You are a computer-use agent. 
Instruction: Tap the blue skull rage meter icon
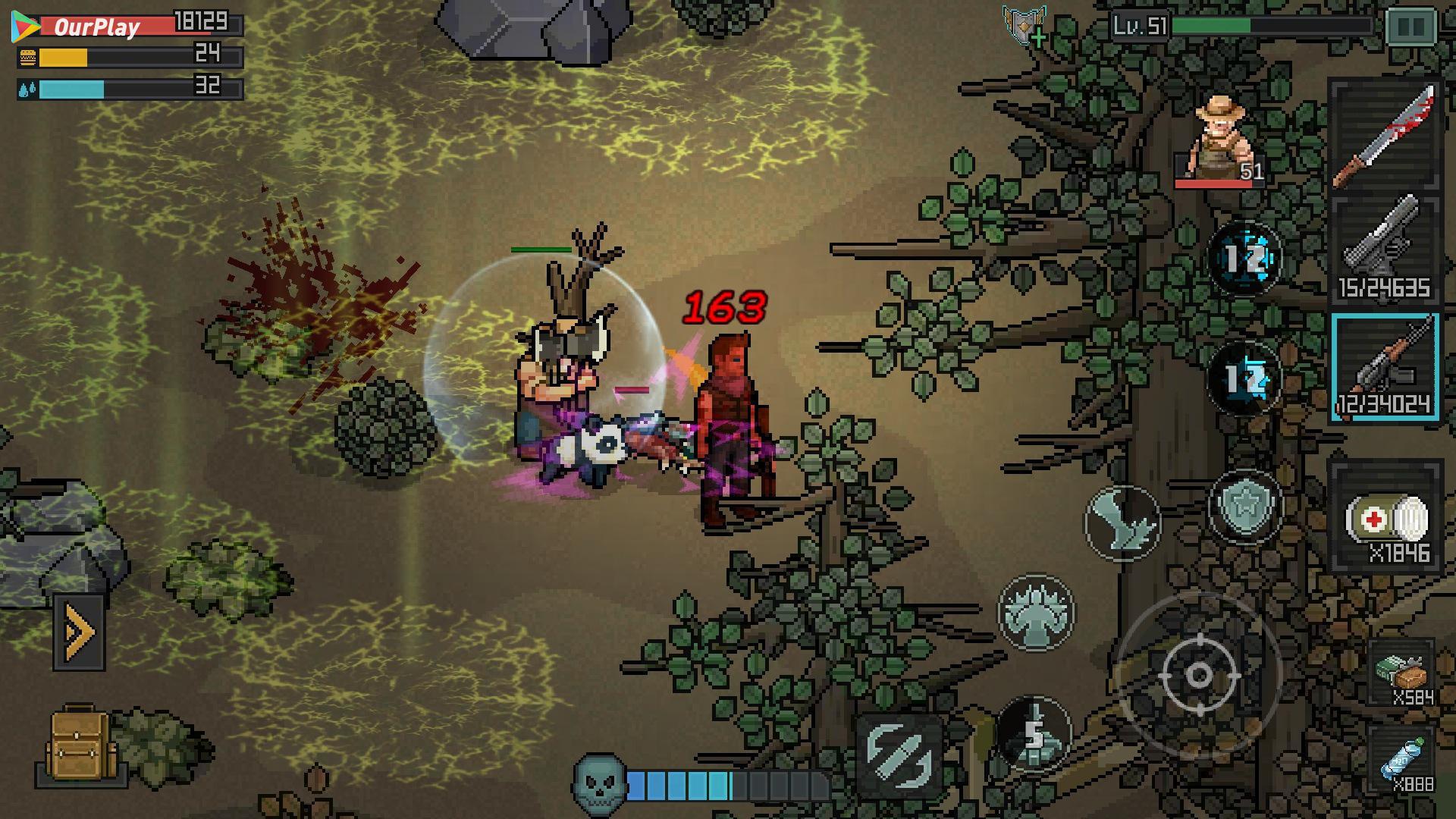coord(599,783)
